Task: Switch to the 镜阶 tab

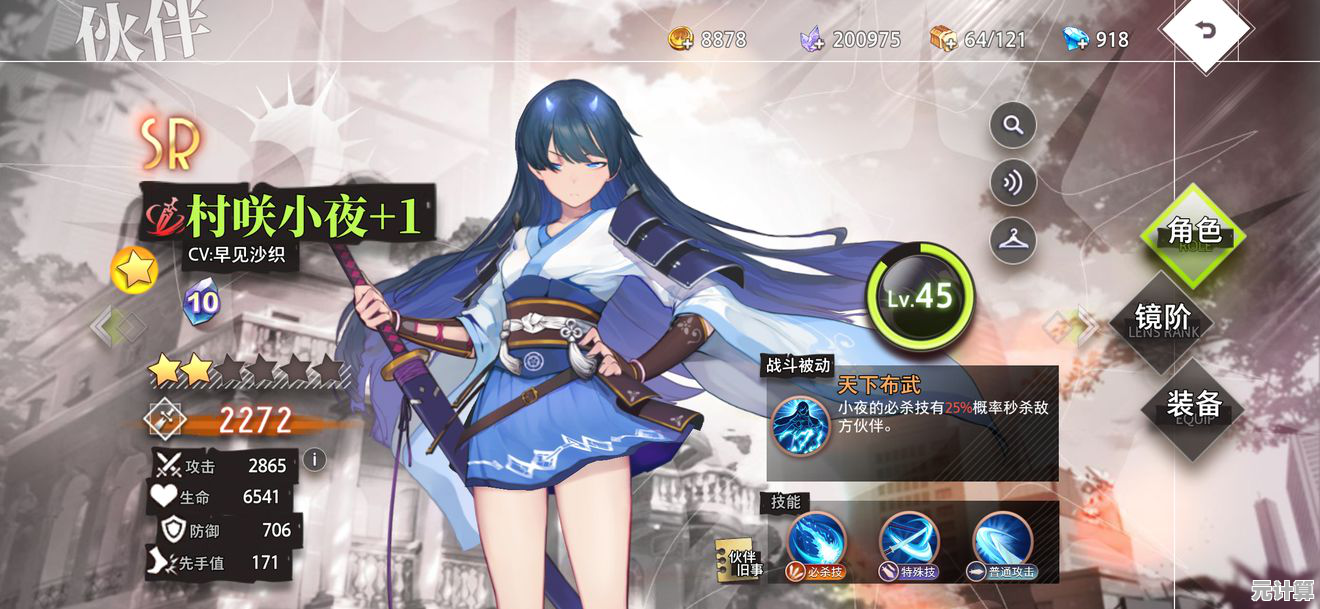Action: click(1164, 319)
